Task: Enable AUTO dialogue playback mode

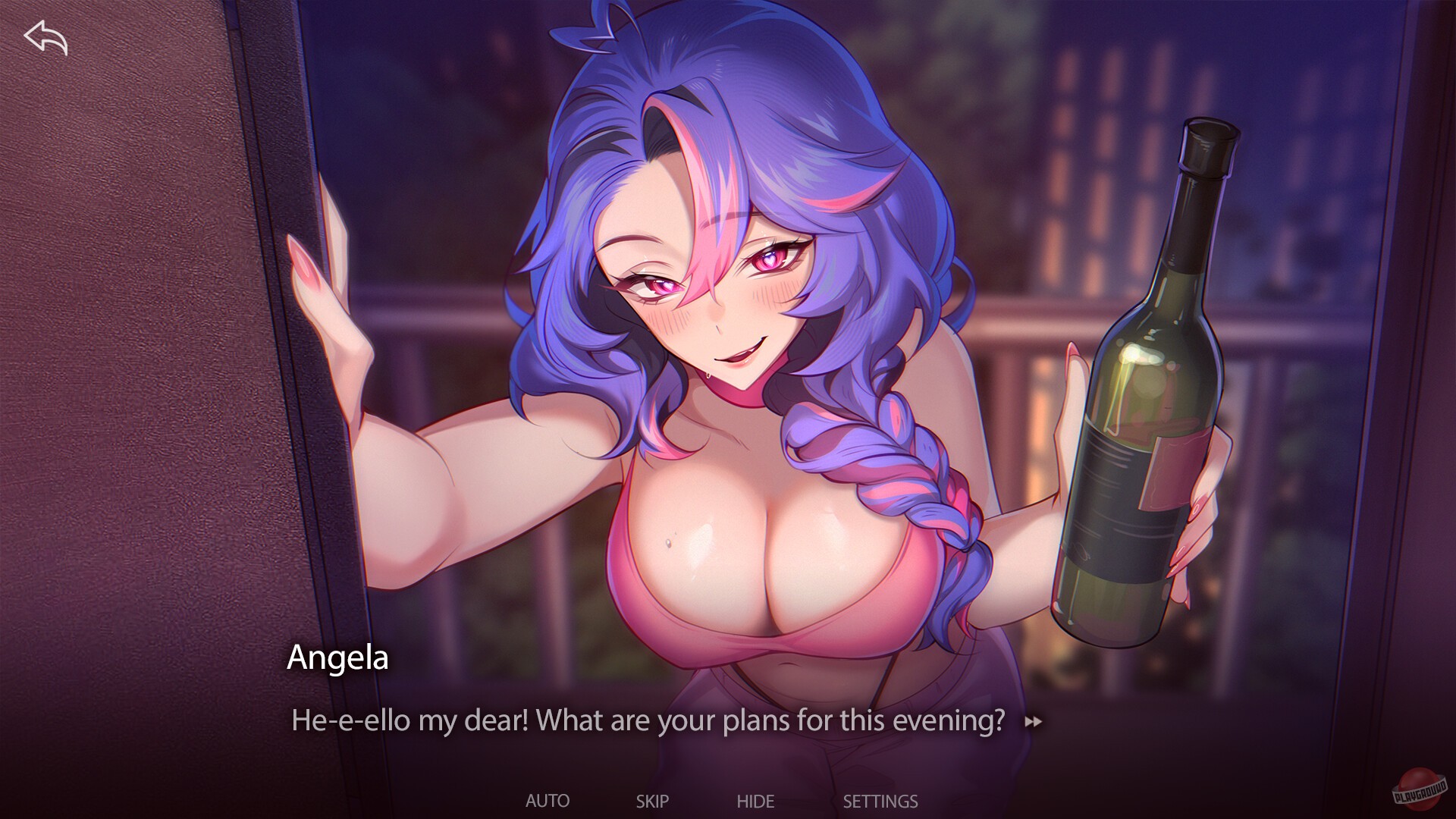Action: 548,800
